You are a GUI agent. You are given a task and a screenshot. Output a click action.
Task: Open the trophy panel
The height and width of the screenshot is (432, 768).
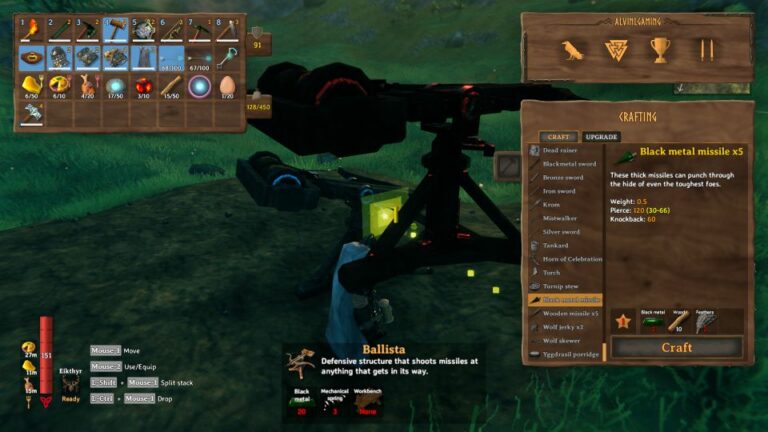click(660, 50)
